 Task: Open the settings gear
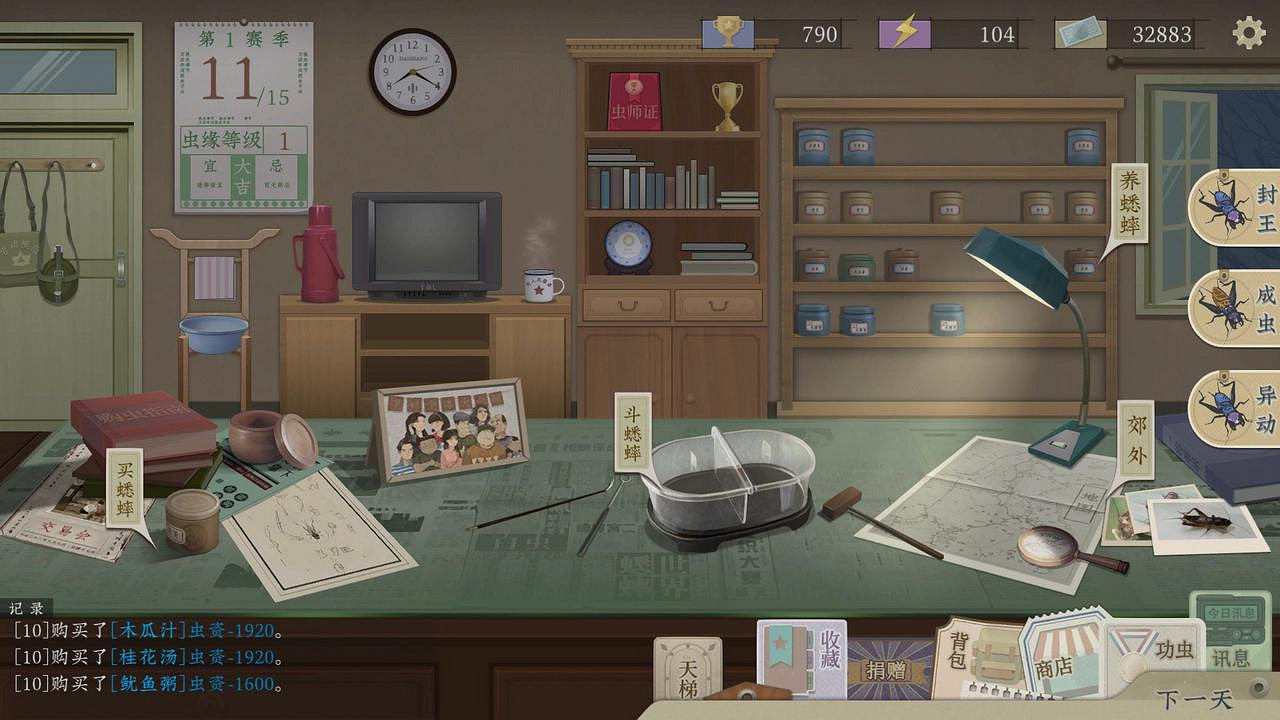click(x=1249, y=32)
